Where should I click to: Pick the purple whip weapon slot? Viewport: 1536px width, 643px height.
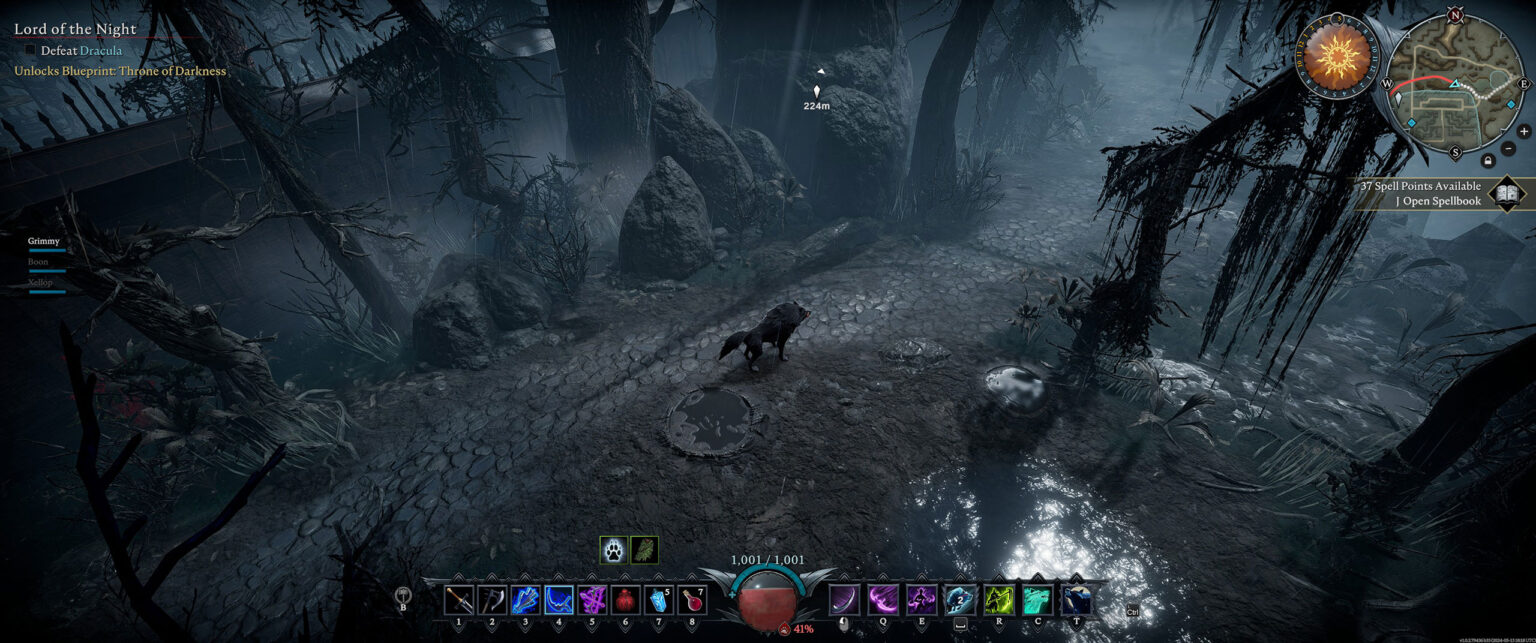[x=592, y=600]
